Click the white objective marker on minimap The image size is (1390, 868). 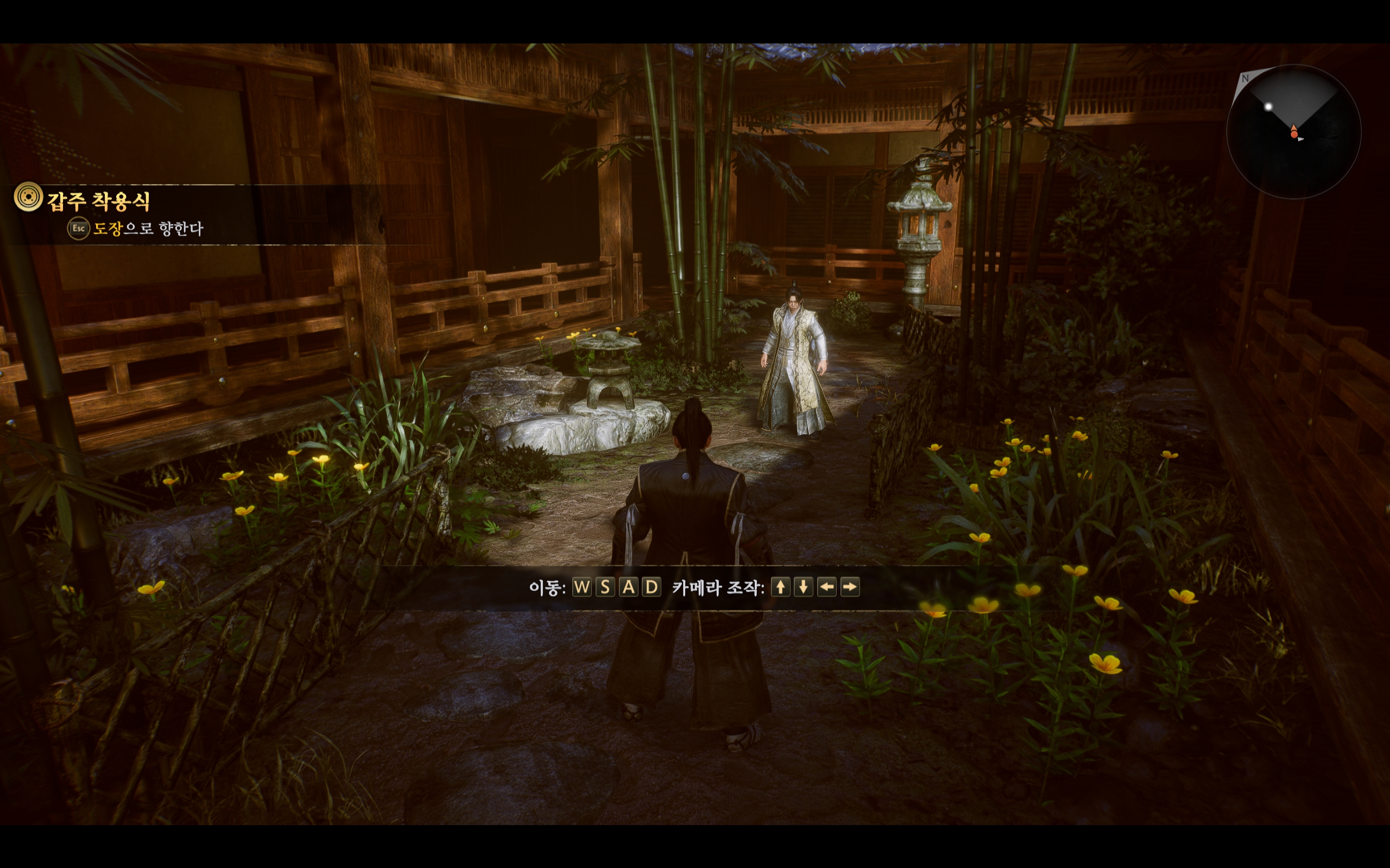coord(1268,107)
